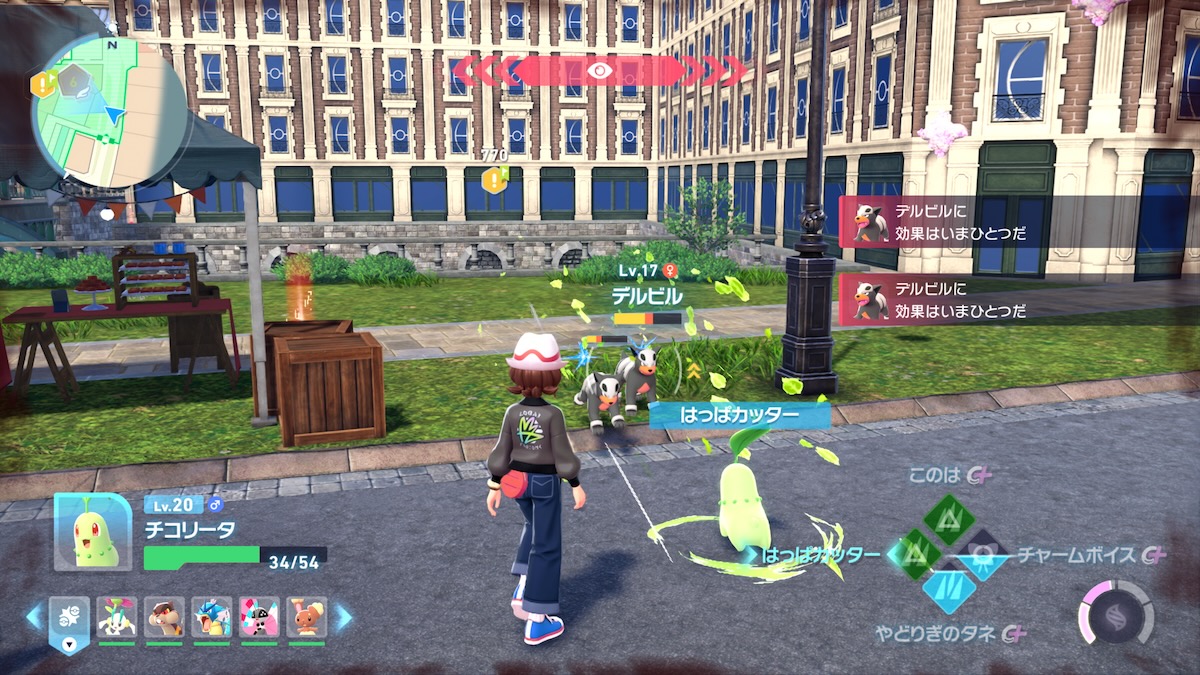The height and width of the screenshot is (675, 1200).
Task: Cycle party right with the arrow
Action: pyautogui.click(x=343, y=617)
